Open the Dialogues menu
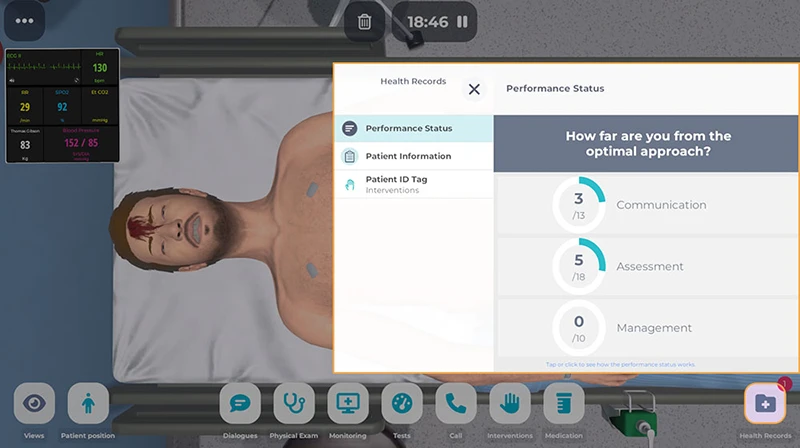The width and height of the screenshot is (800, 448). click(240, 403)
